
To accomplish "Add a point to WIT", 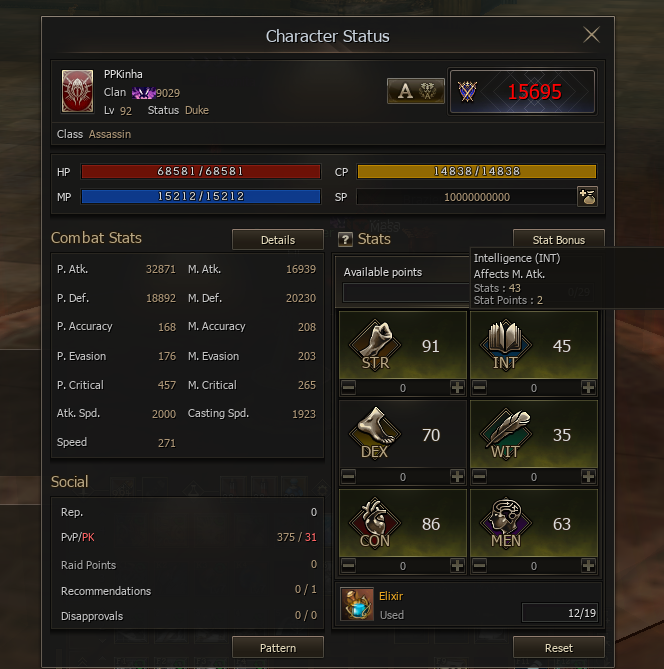I will click(x=588, y=477).
